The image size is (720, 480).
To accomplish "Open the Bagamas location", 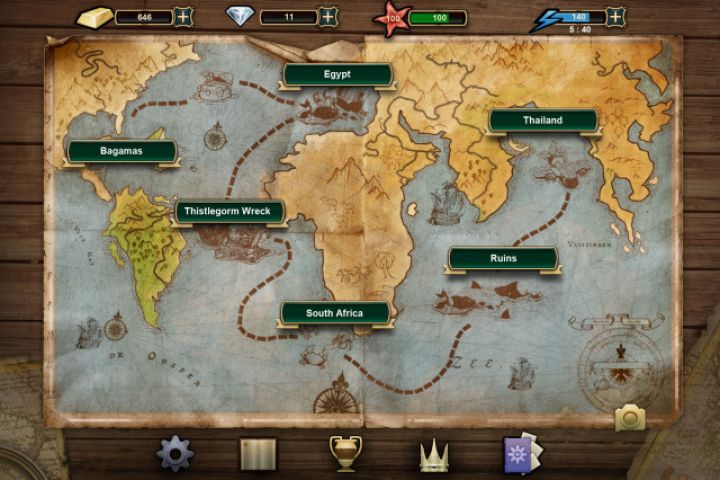I will 122,151.
